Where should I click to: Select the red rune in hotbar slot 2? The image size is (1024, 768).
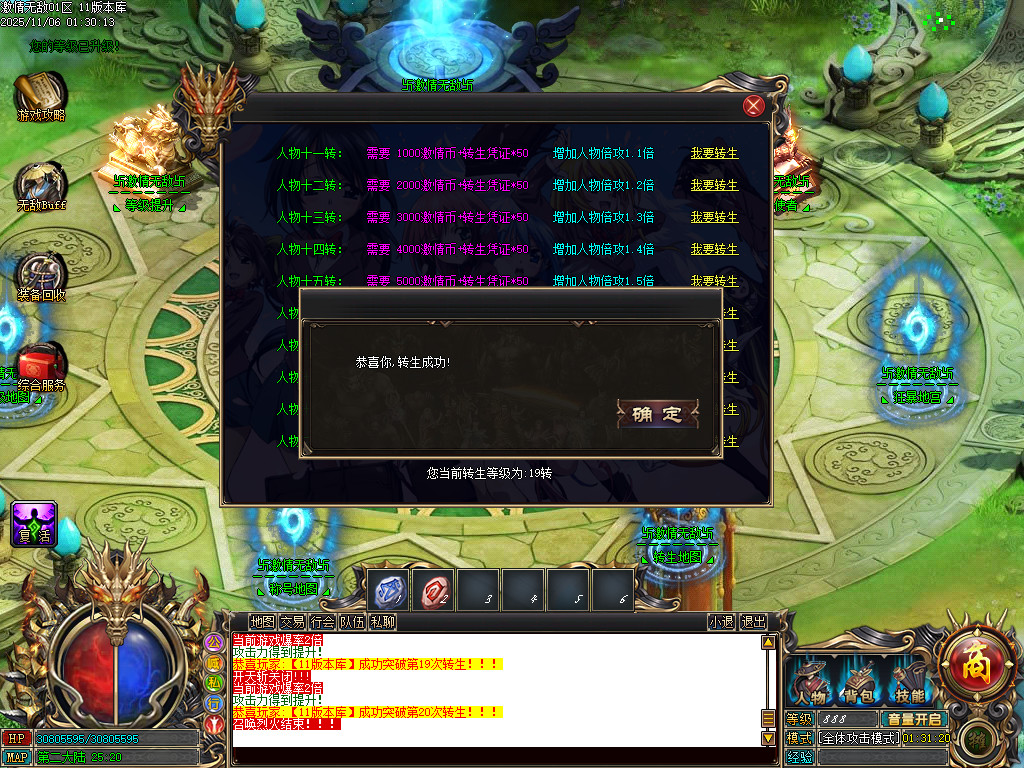(x=434, y=590)
